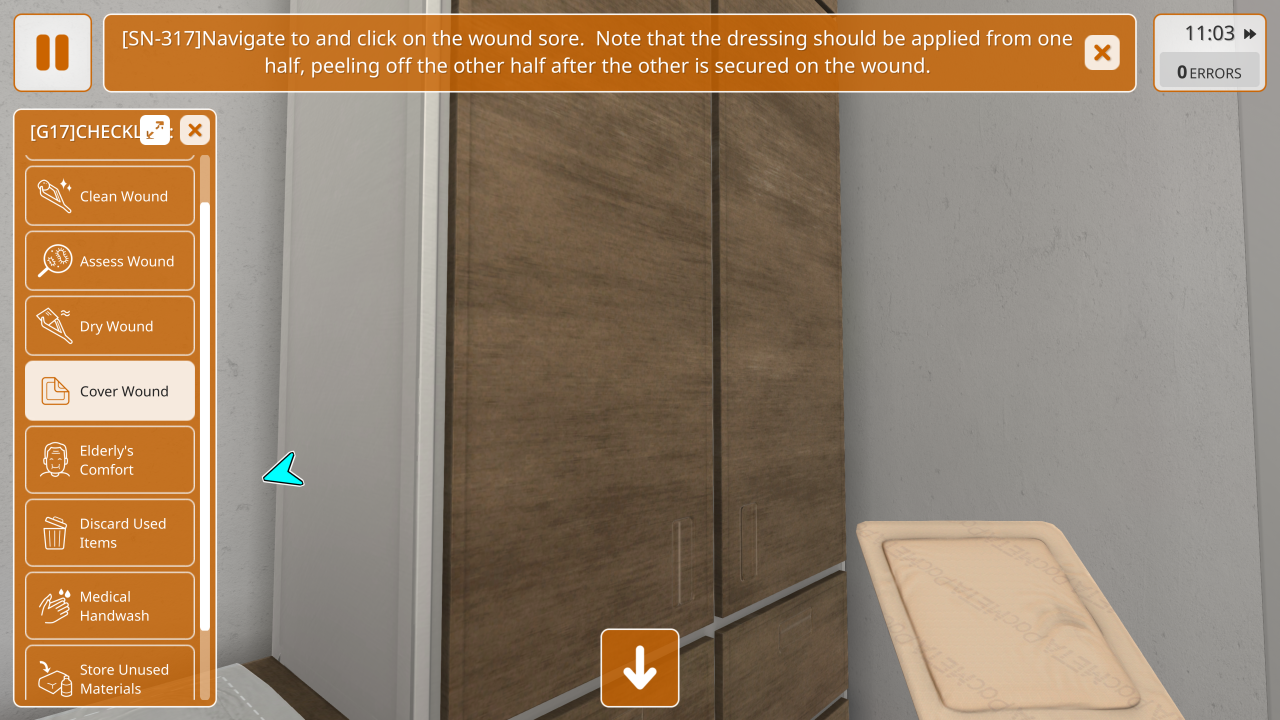The width and height of the screenshot is (1280, 720).
Task: Select Clean Wound checklist step
Action: point(110,196)
